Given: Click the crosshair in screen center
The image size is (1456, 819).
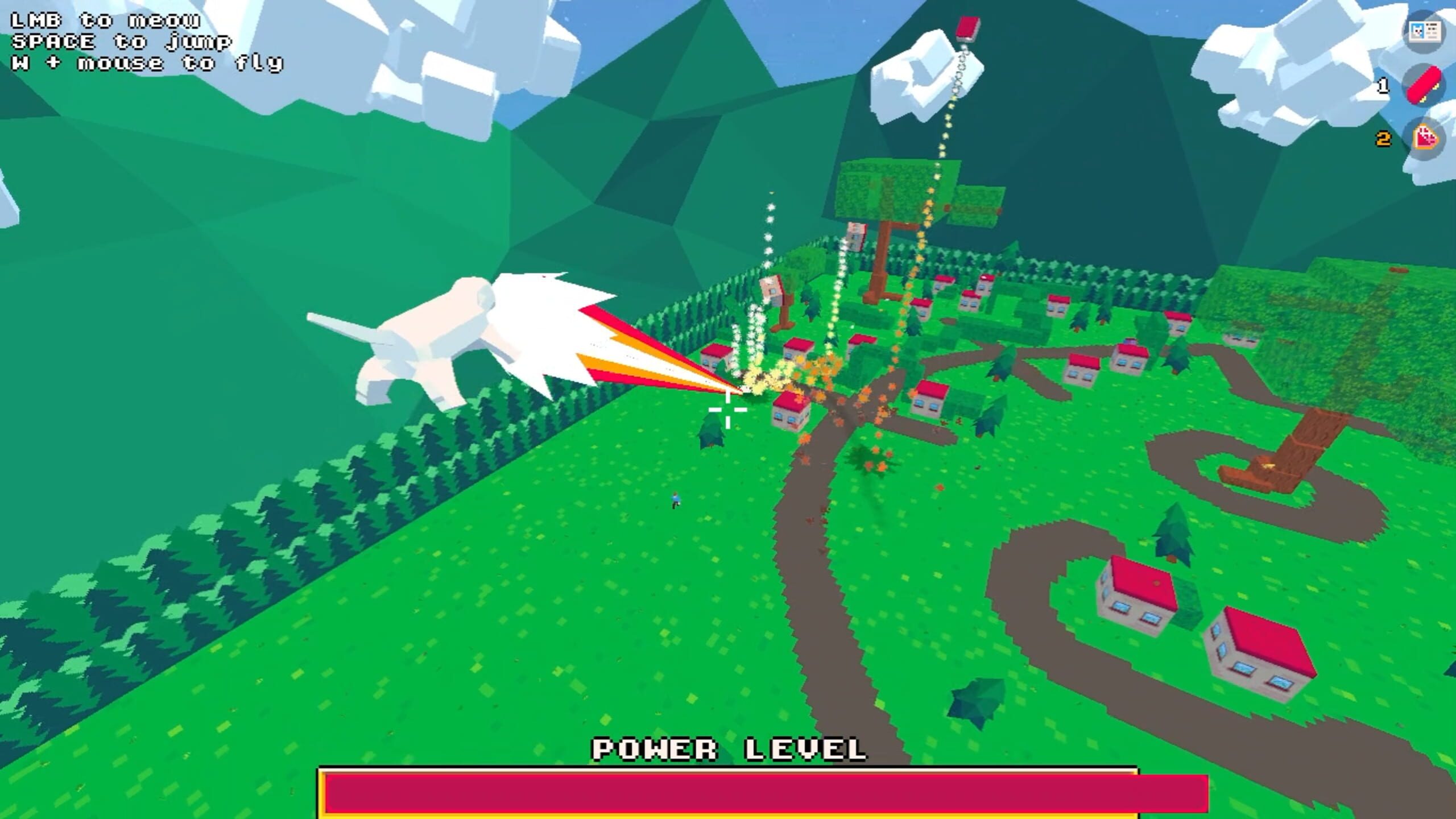Looking at the screenshot, I should coord(728,409).
